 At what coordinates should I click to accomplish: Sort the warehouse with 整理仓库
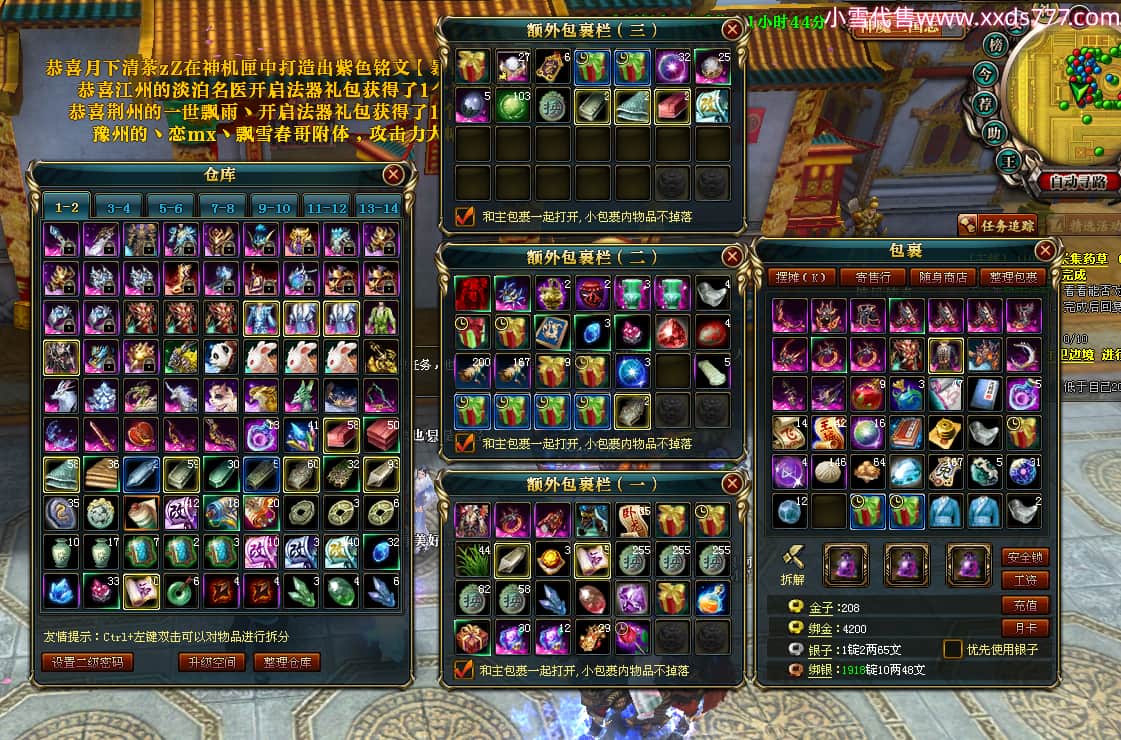click(x=286, y=662)
